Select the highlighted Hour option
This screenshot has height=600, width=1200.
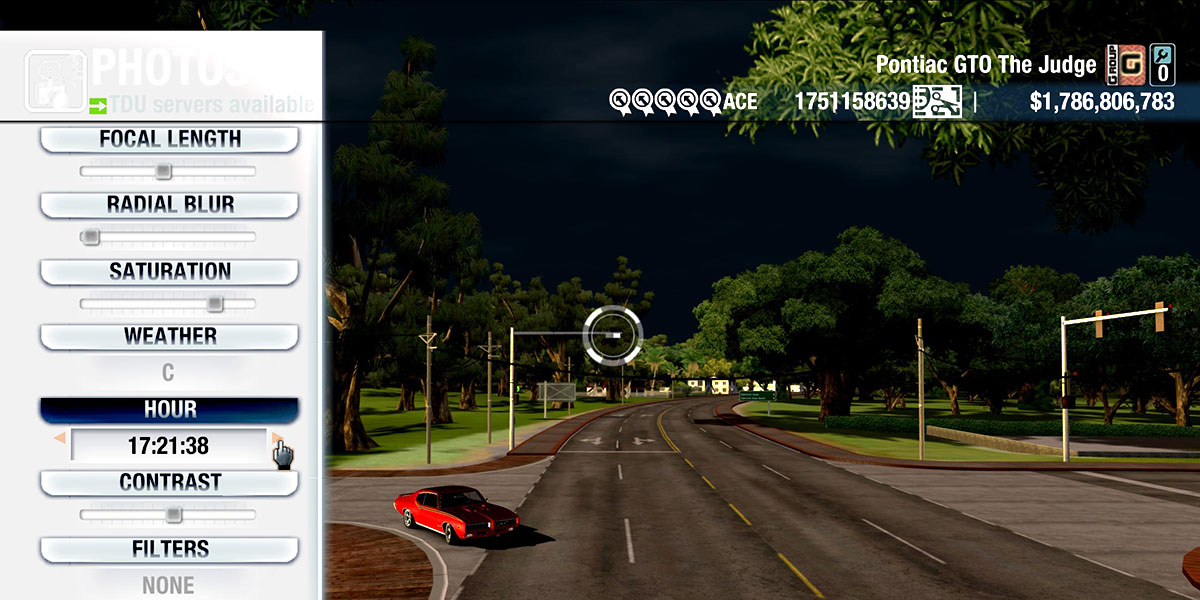point(169,410)
